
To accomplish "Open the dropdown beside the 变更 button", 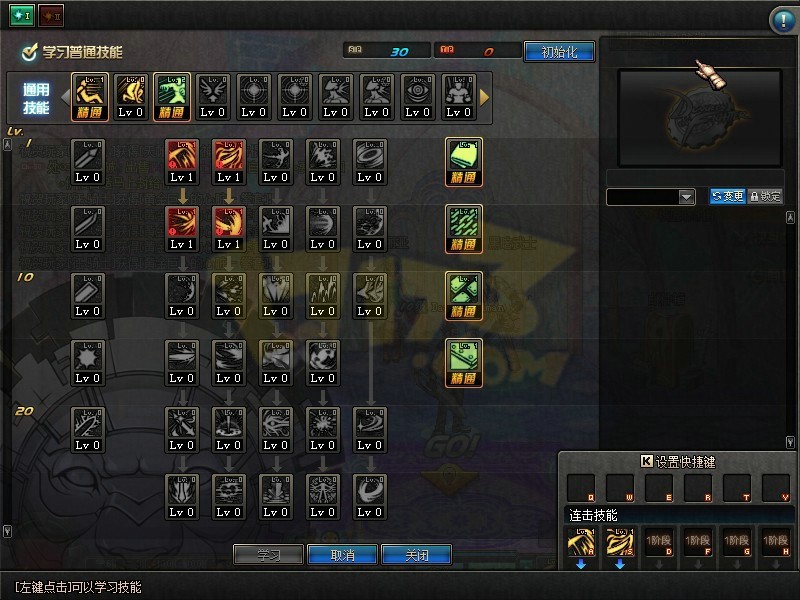I will click(x=687, y=197).
